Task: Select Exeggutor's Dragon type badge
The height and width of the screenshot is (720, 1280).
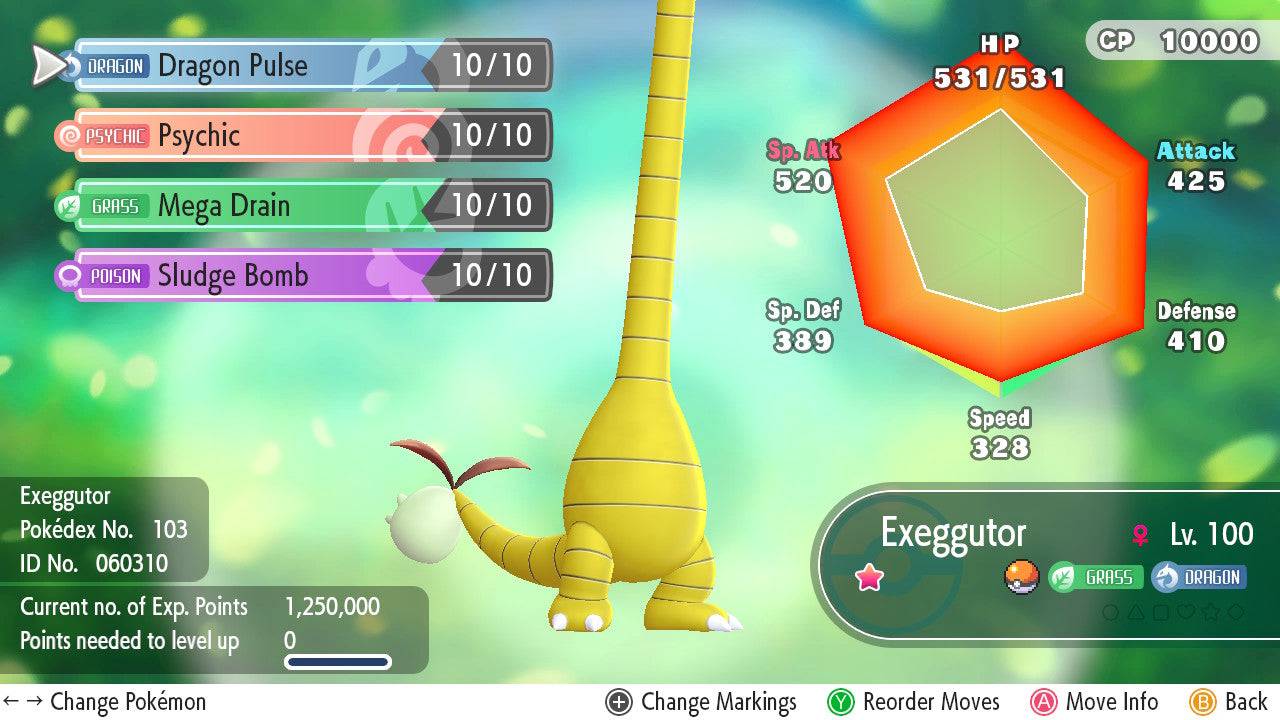Action: (x=1198, y=578)
